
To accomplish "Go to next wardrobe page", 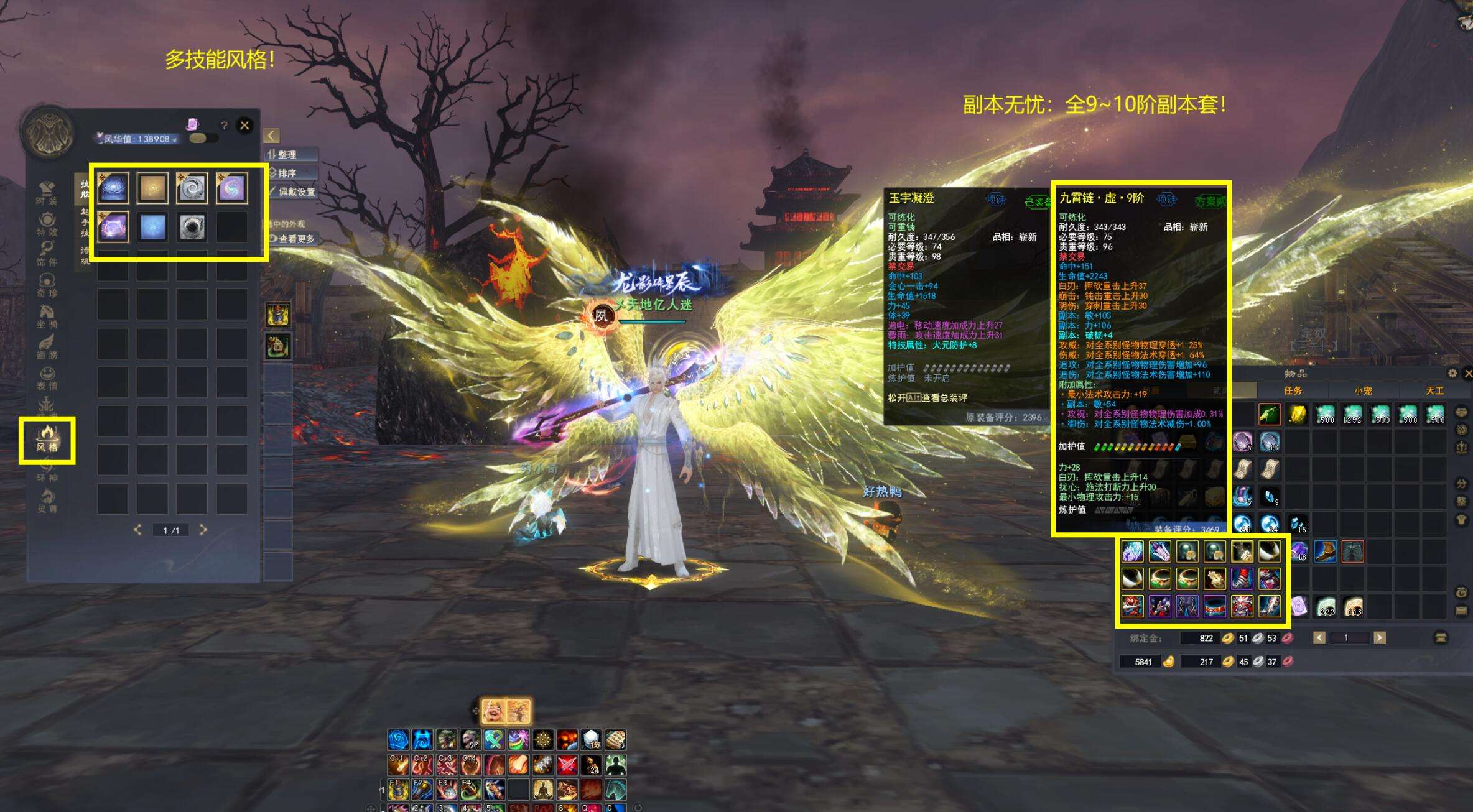I will point(203,530).
